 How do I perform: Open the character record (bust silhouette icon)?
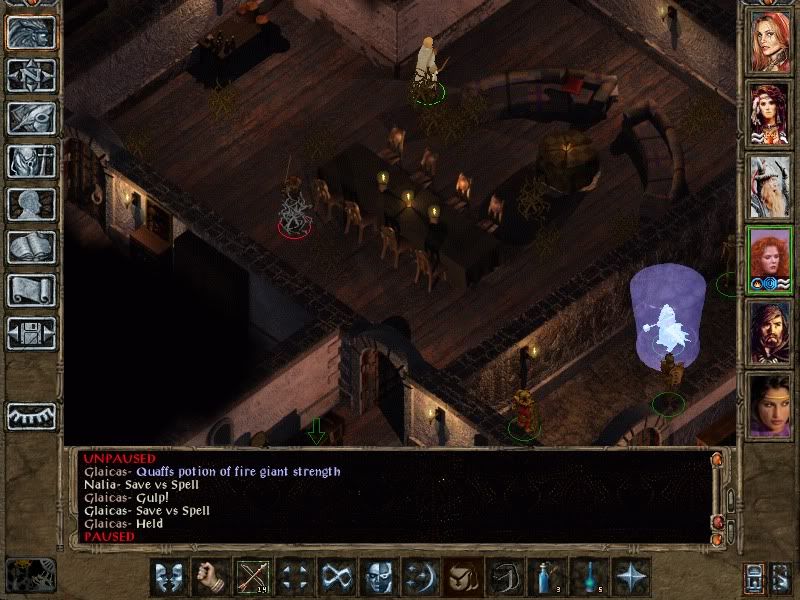[31, 204]
